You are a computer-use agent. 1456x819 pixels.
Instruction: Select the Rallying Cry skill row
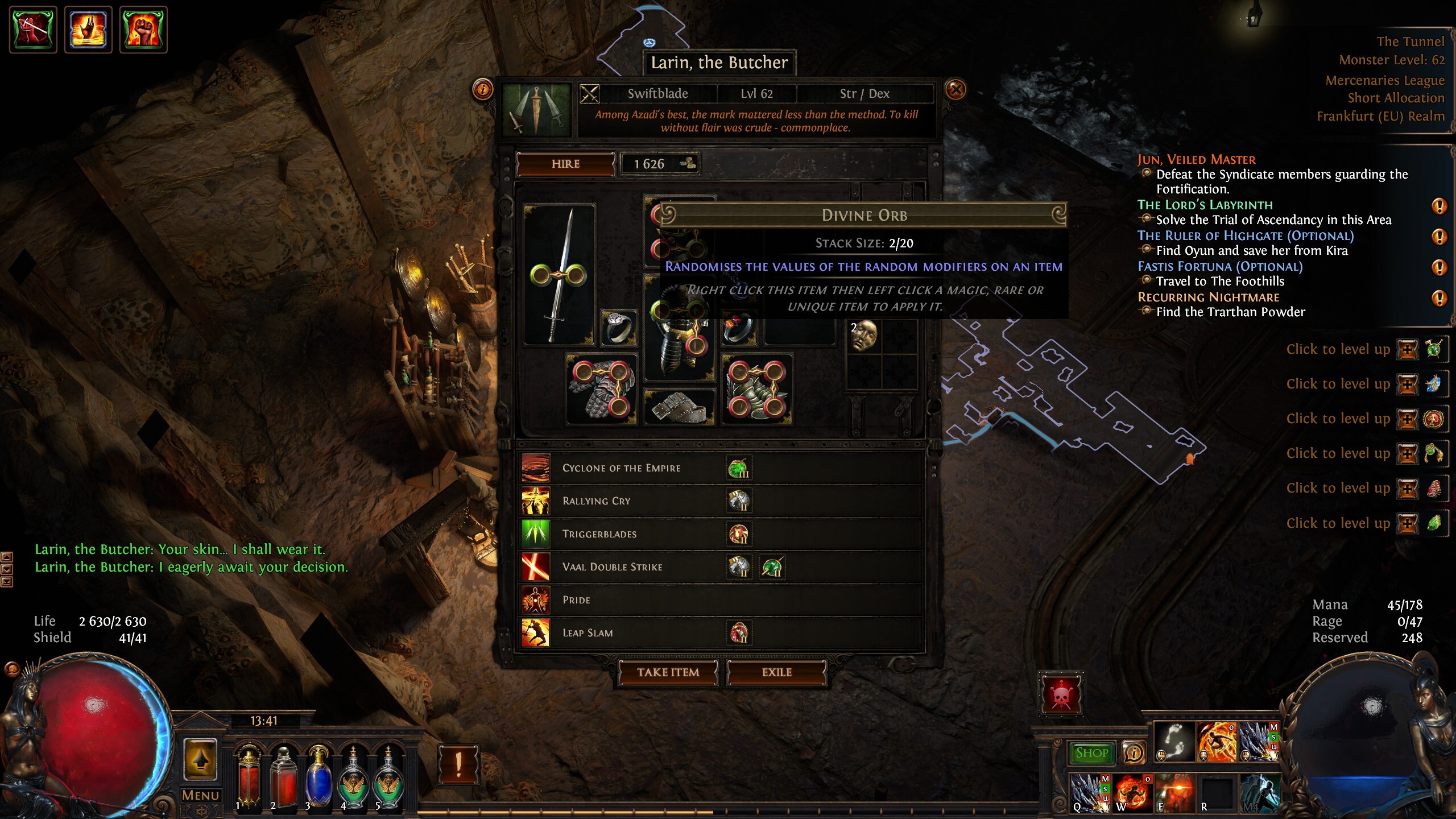tap(596, 501)
